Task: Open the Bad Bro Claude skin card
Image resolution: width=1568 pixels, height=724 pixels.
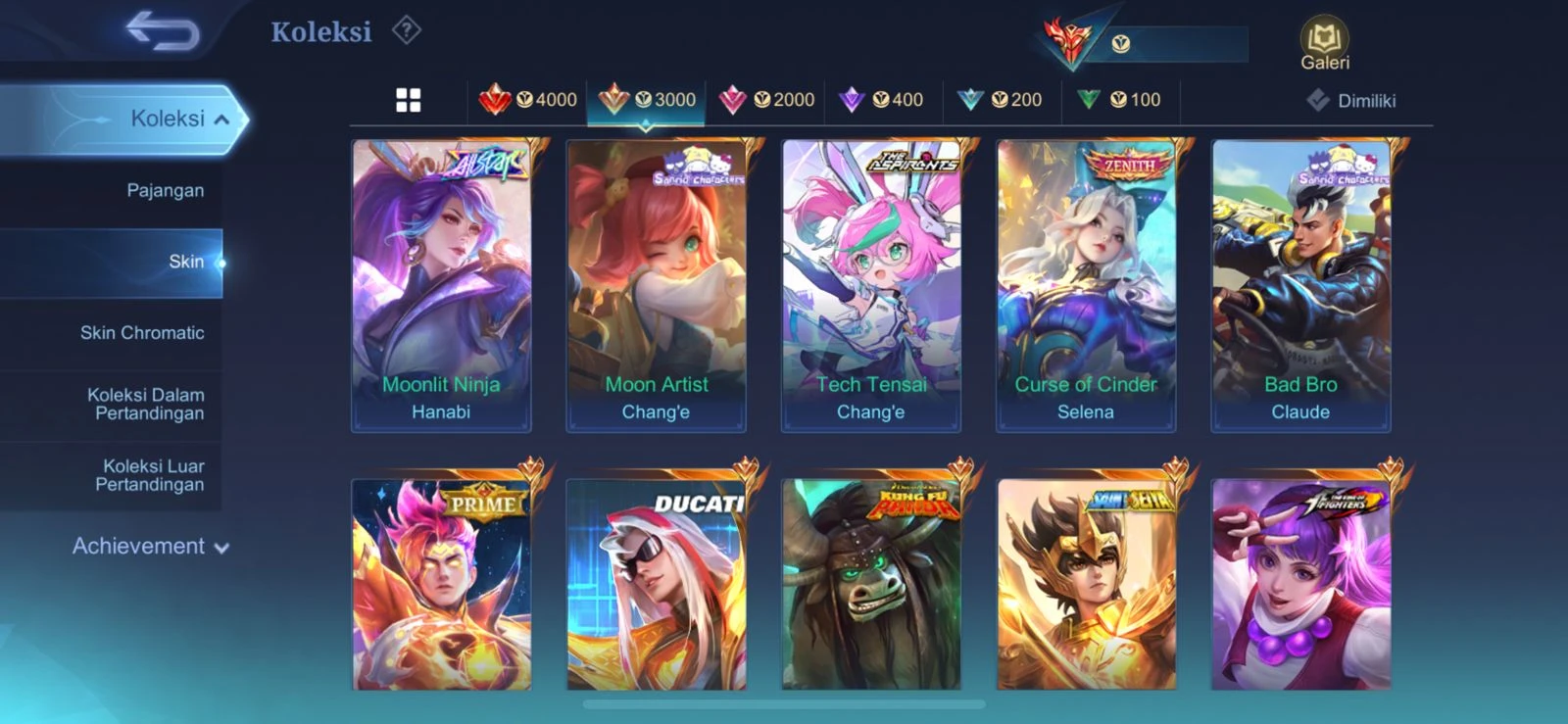Action: coord(1300,285)
